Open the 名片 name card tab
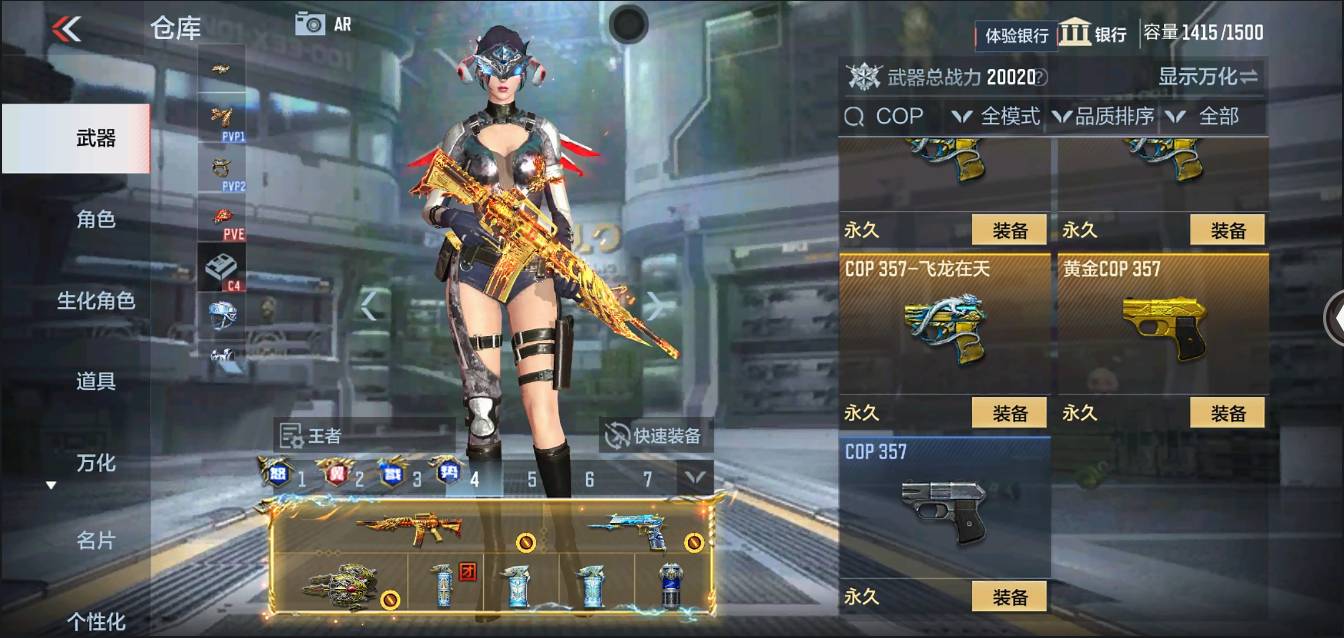 tap(96, 541)
